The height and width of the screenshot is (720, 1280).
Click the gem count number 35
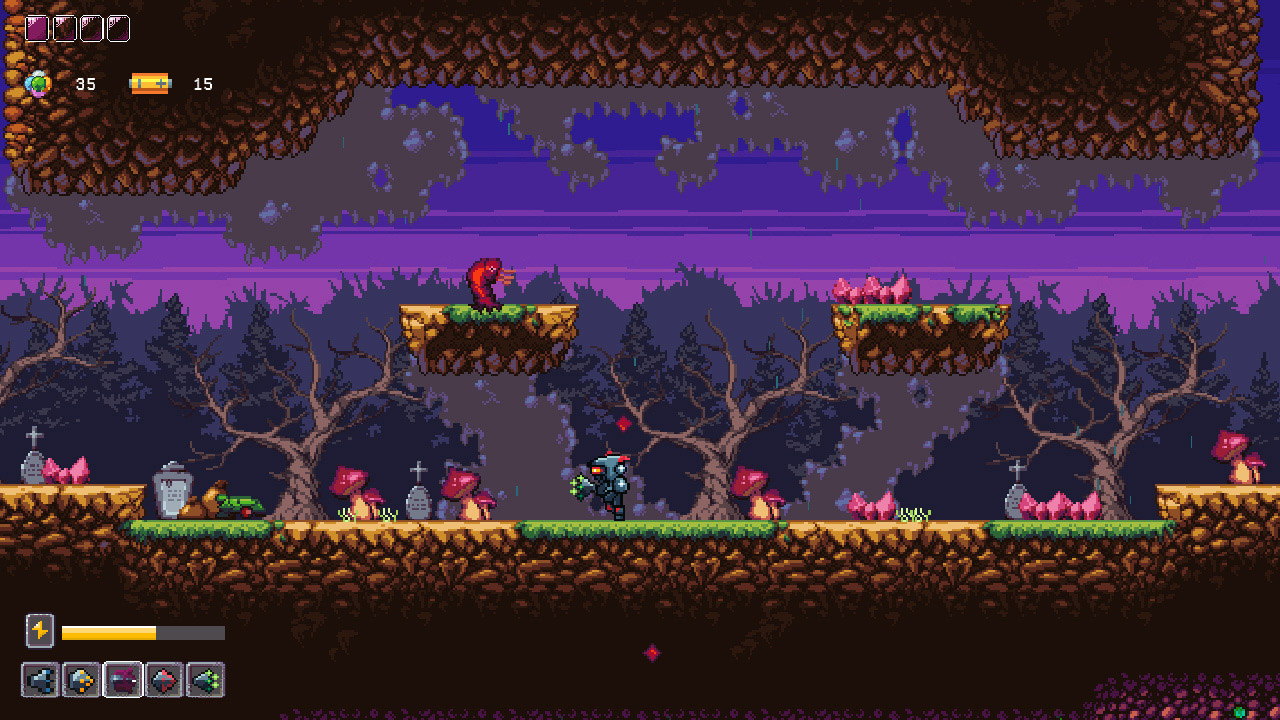[85, 85]
